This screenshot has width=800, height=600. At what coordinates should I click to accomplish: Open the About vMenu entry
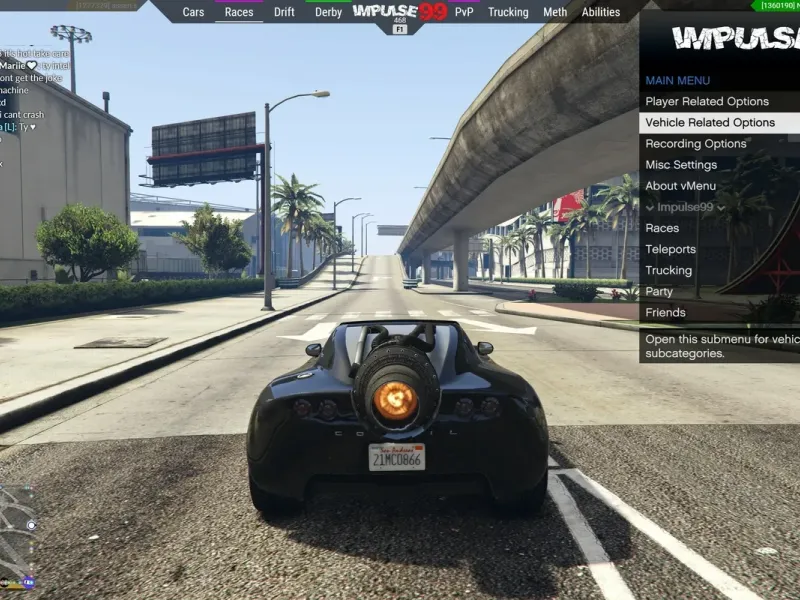(680, 185)
